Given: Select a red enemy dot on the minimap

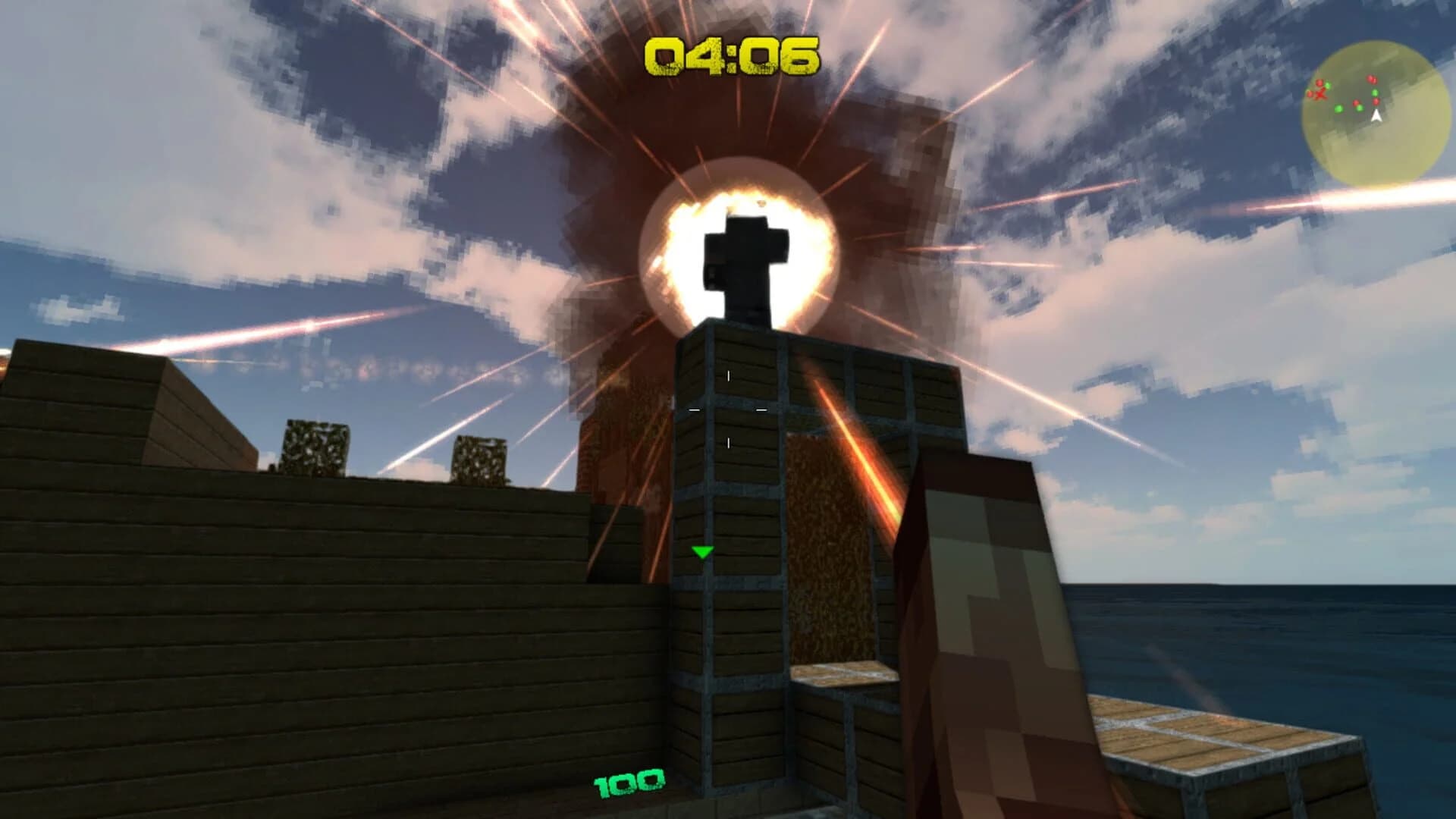Looking at the screenshot, I should click(1372, 79).
